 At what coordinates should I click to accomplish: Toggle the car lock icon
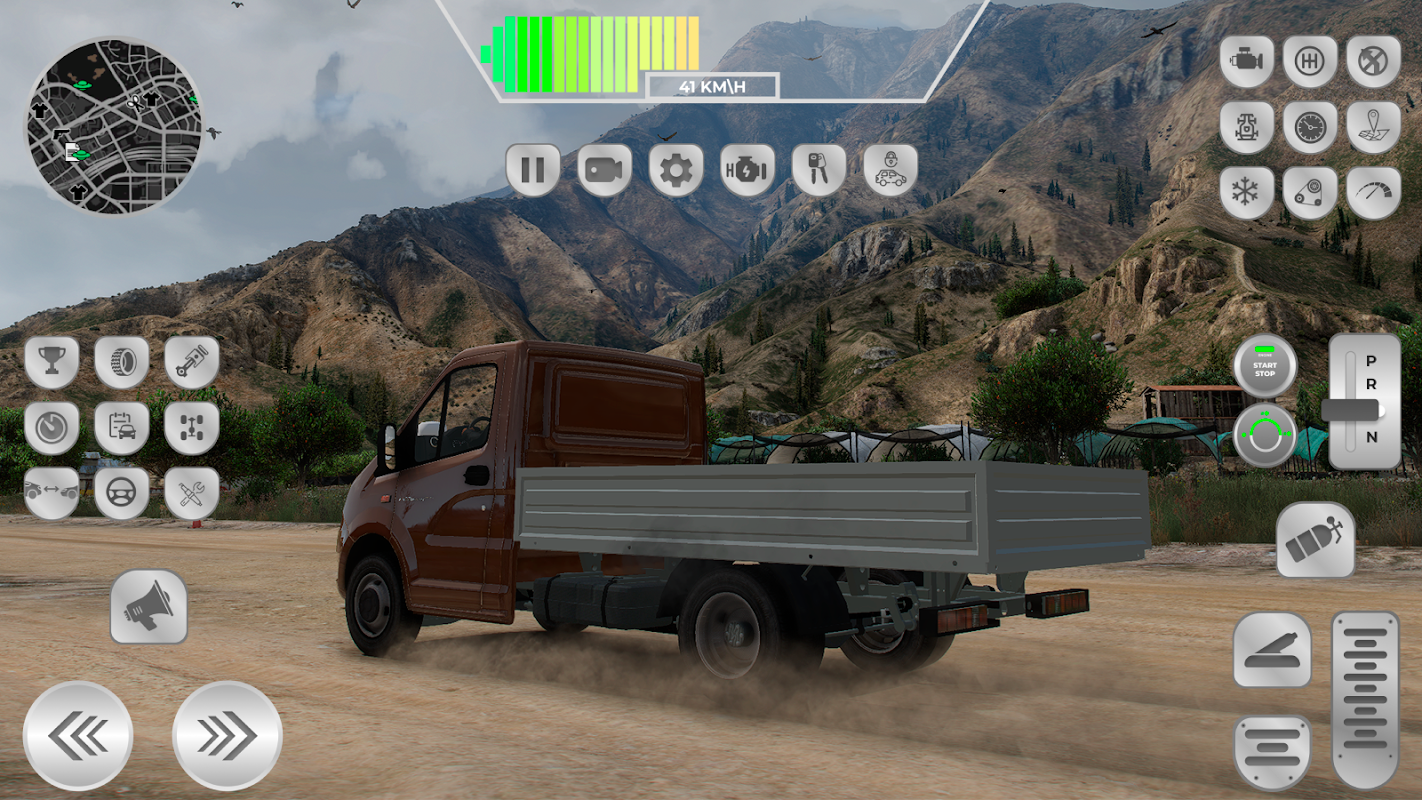click(890, 170)
